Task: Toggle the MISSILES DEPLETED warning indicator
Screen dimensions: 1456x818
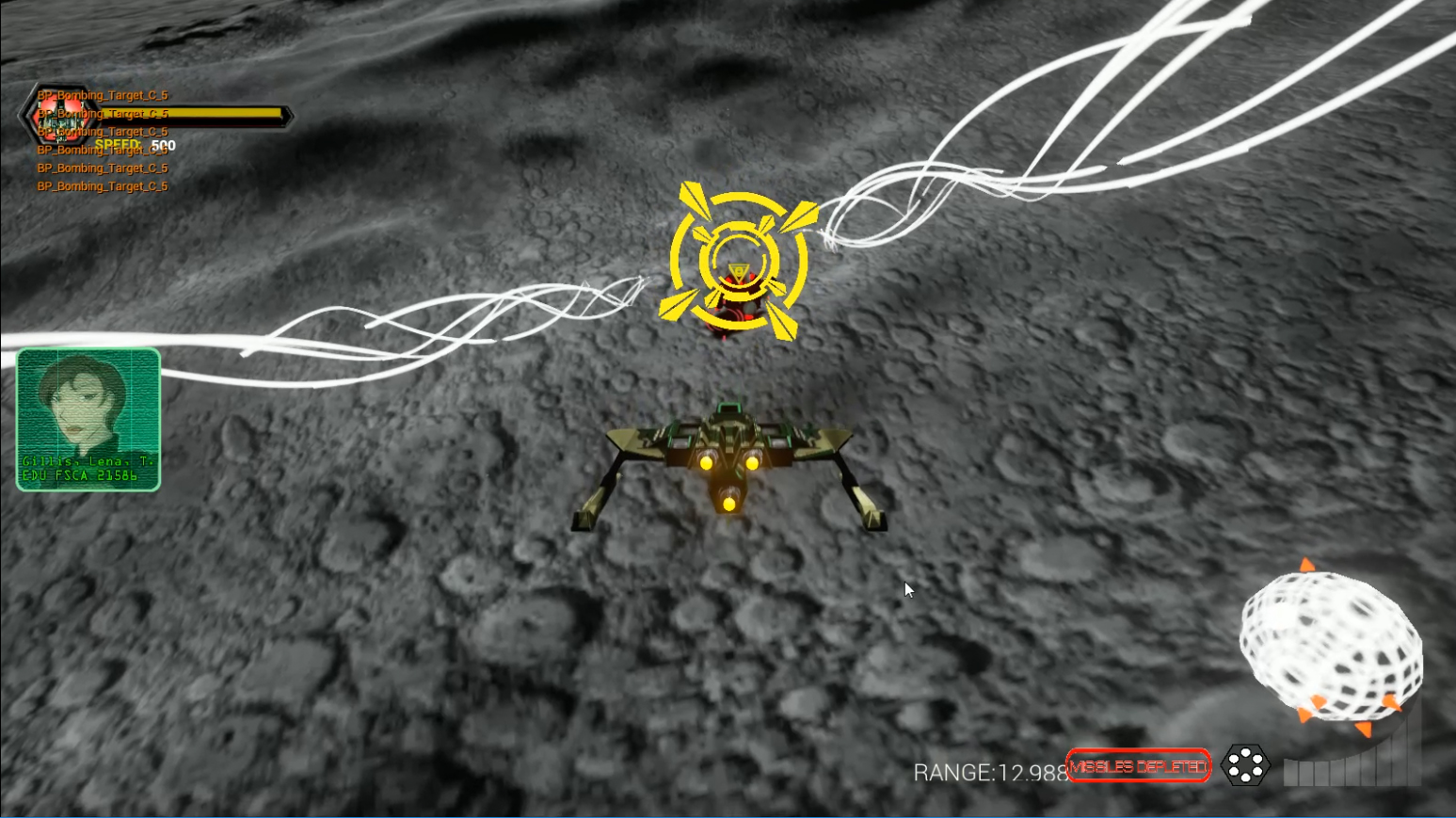Action: point(1140,766)
